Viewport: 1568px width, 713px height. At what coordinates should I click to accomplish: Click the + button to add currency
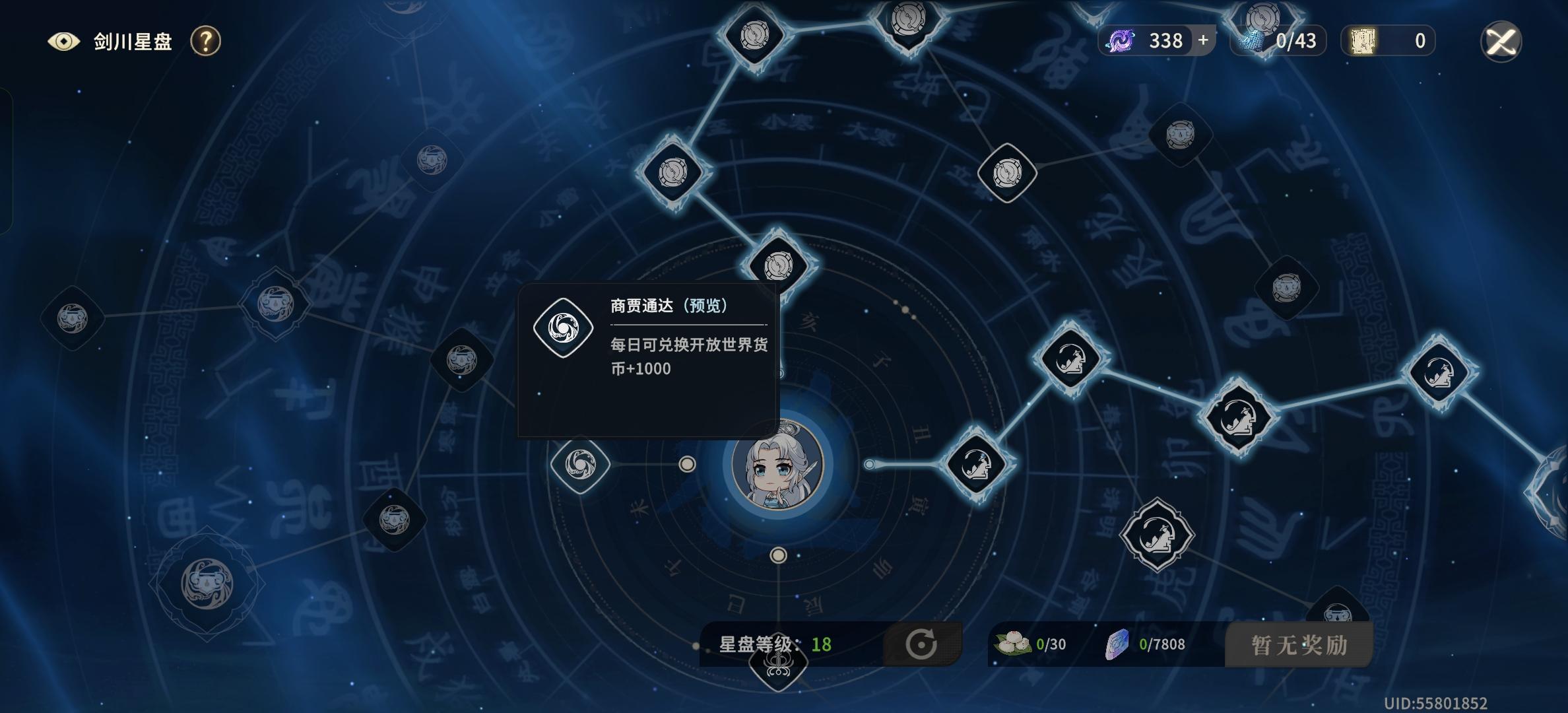pos(1202,40)
